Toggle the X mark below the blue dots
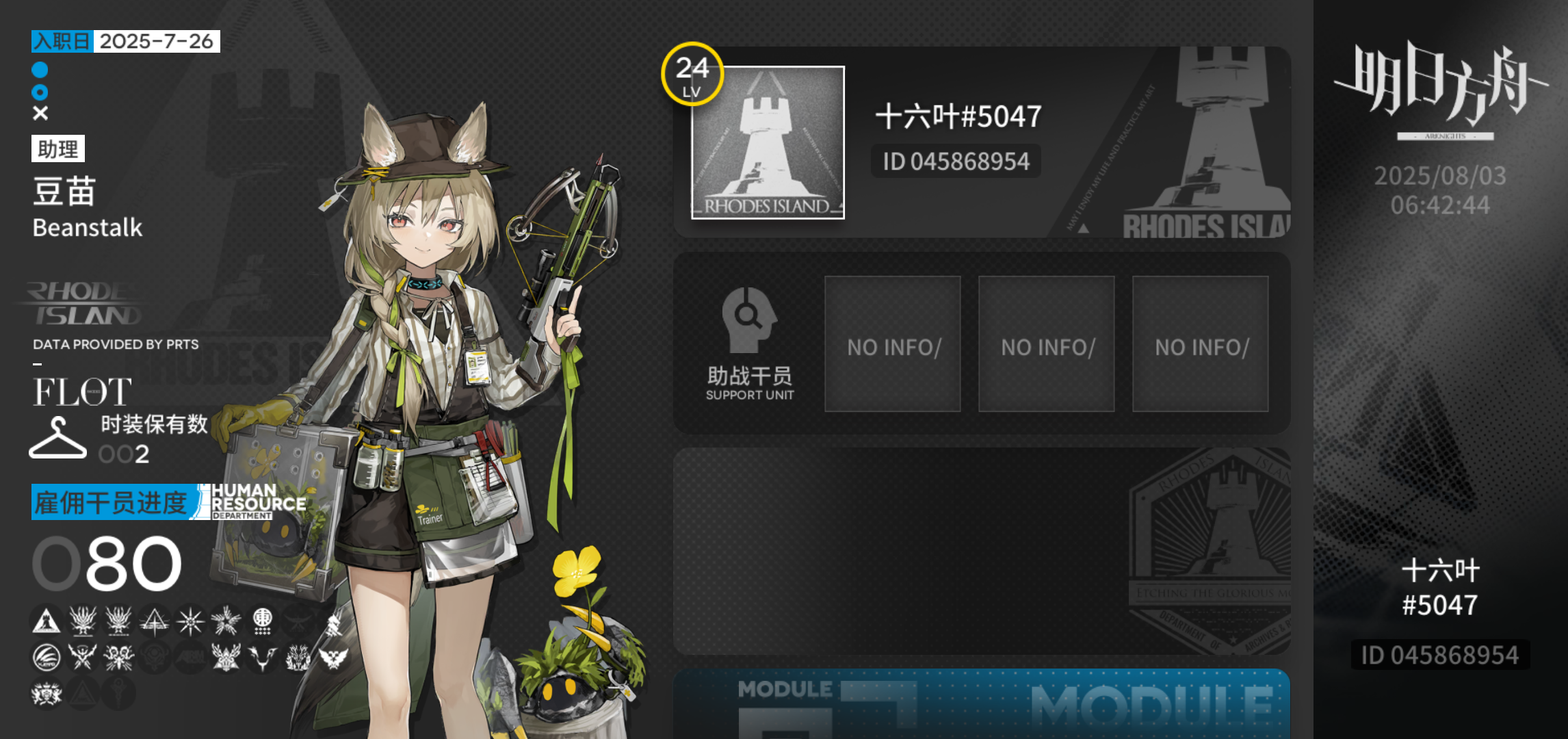This screenshot has width=1568, height=739. 39,112
